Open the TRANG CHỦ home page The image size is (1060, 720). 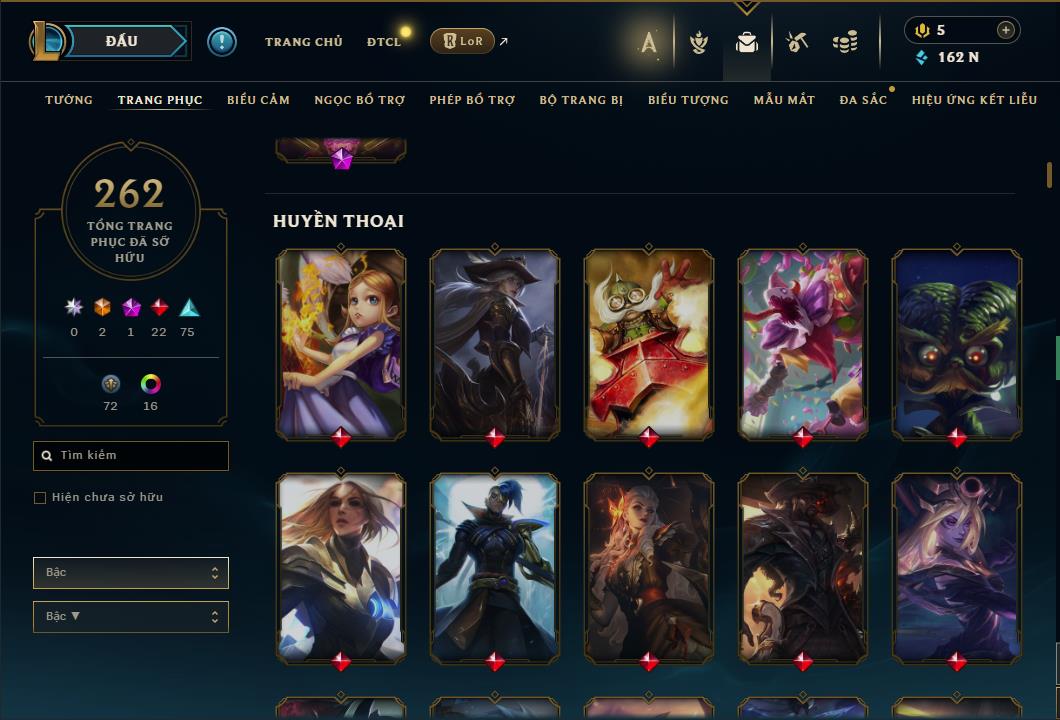click(x=303, y=42)
